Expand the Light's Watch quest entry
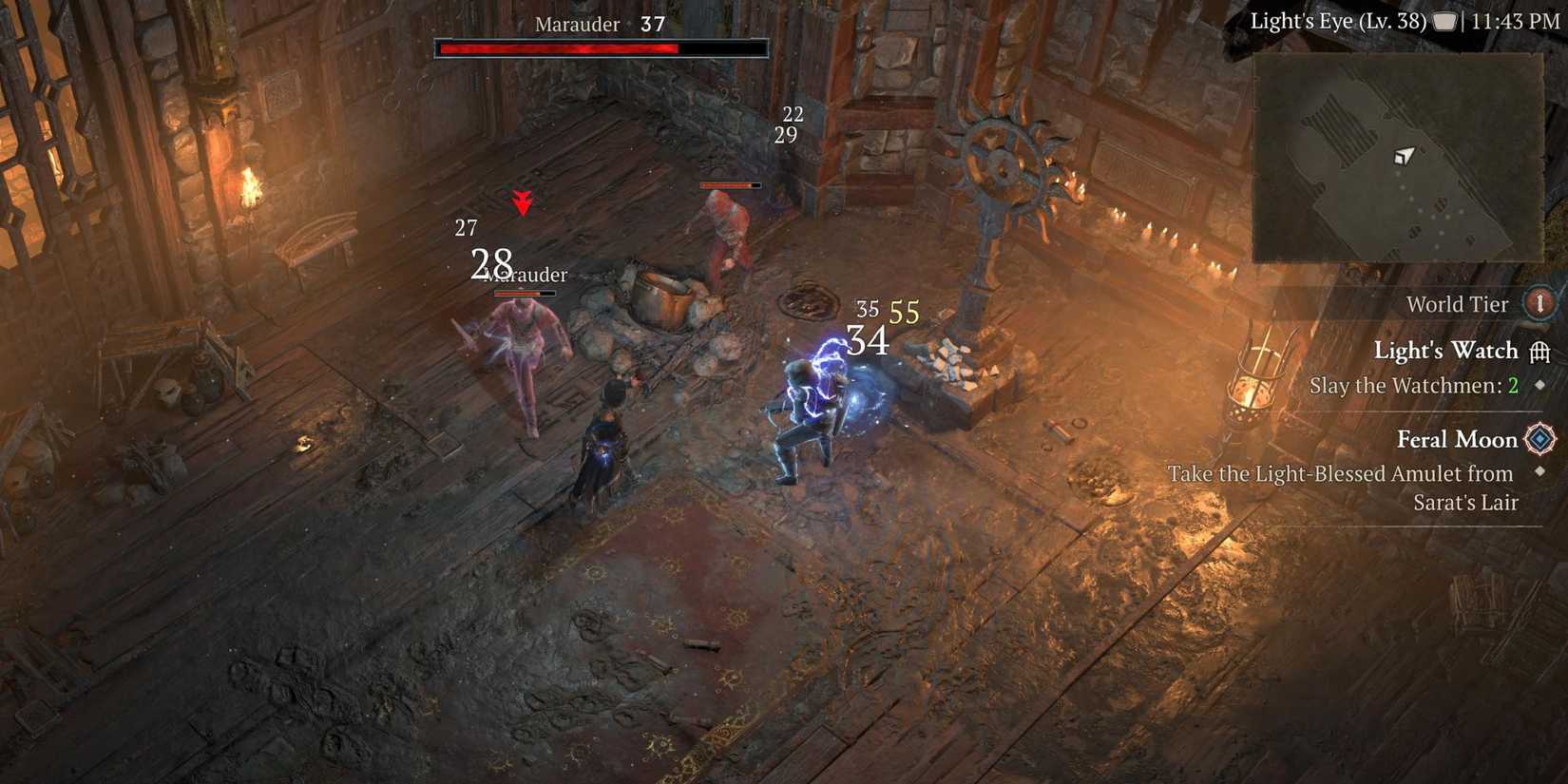1568x784 pixels. (x=1446, y=351)
